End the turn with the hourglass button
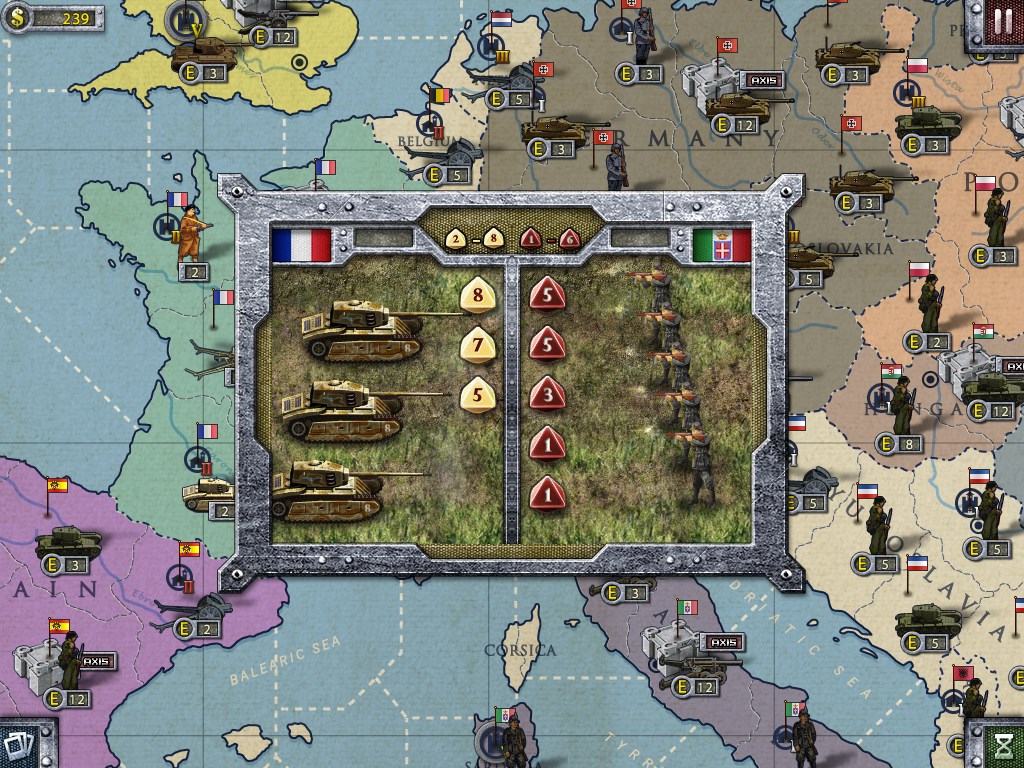The image size is (1024, 768). [1002, 745]
